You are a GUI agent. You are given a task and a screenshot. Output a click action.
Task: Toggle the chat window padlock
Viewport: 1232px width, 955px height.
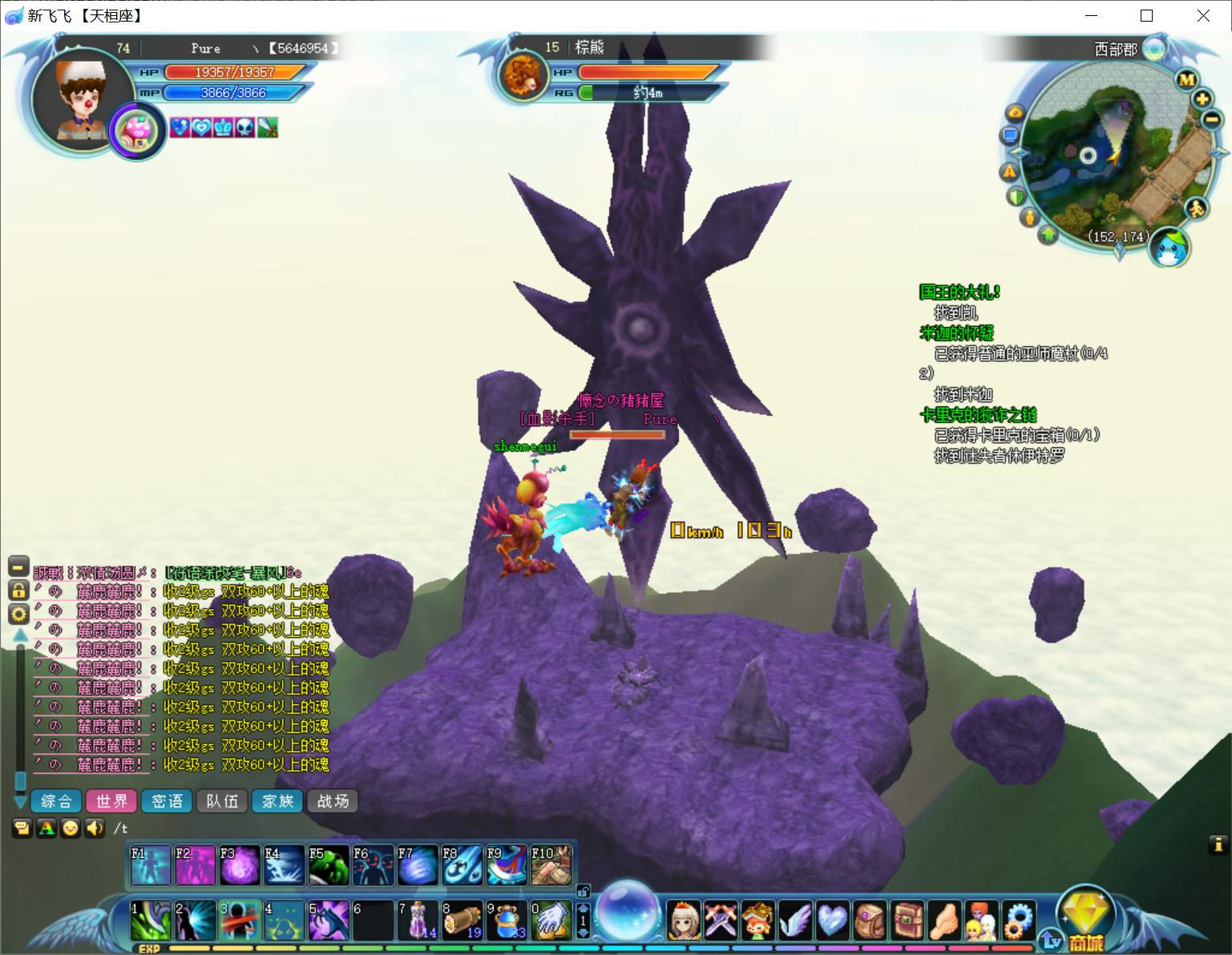point(18,590)
